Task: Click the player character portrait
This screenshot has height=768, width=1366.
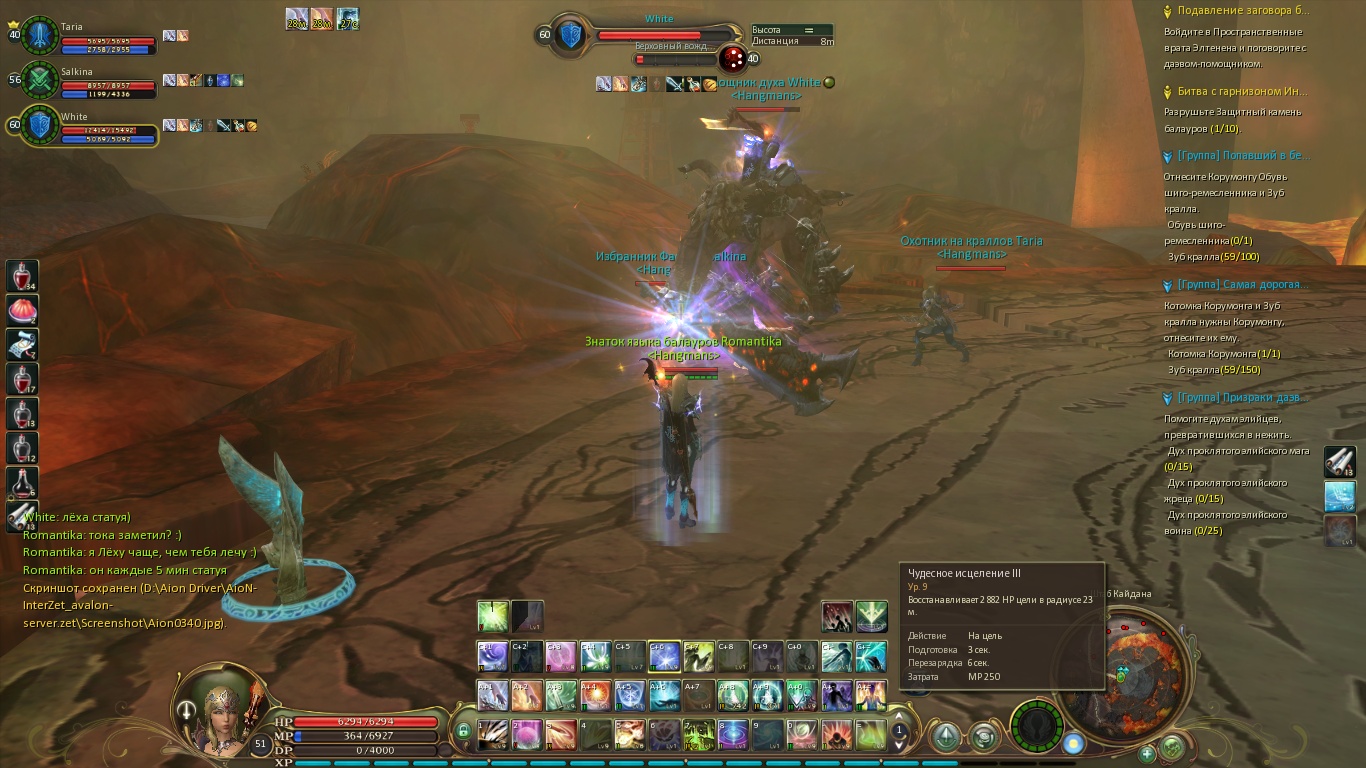Action: click(220, 707)
